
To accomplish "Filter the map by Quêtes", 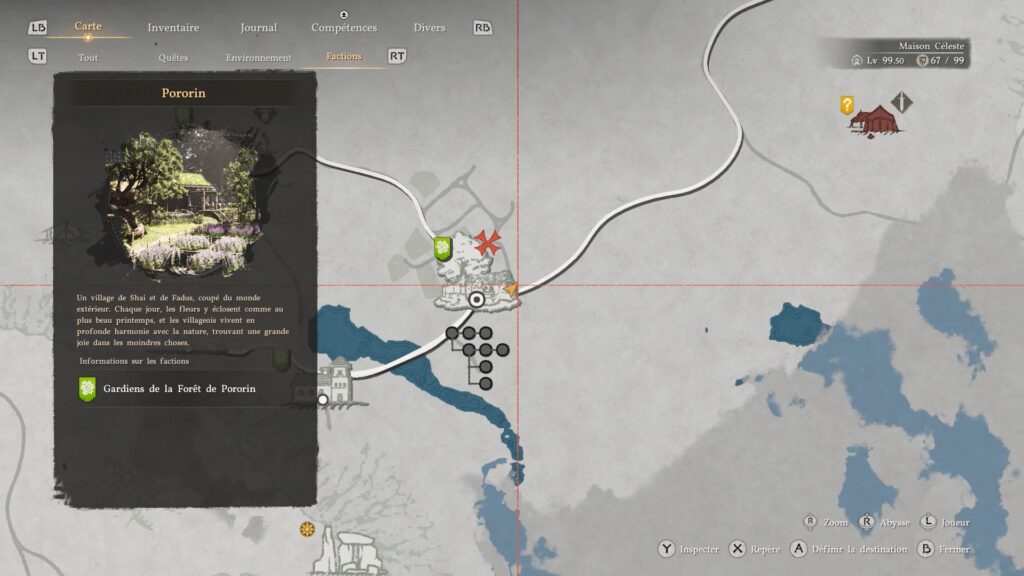I will 173,57.
